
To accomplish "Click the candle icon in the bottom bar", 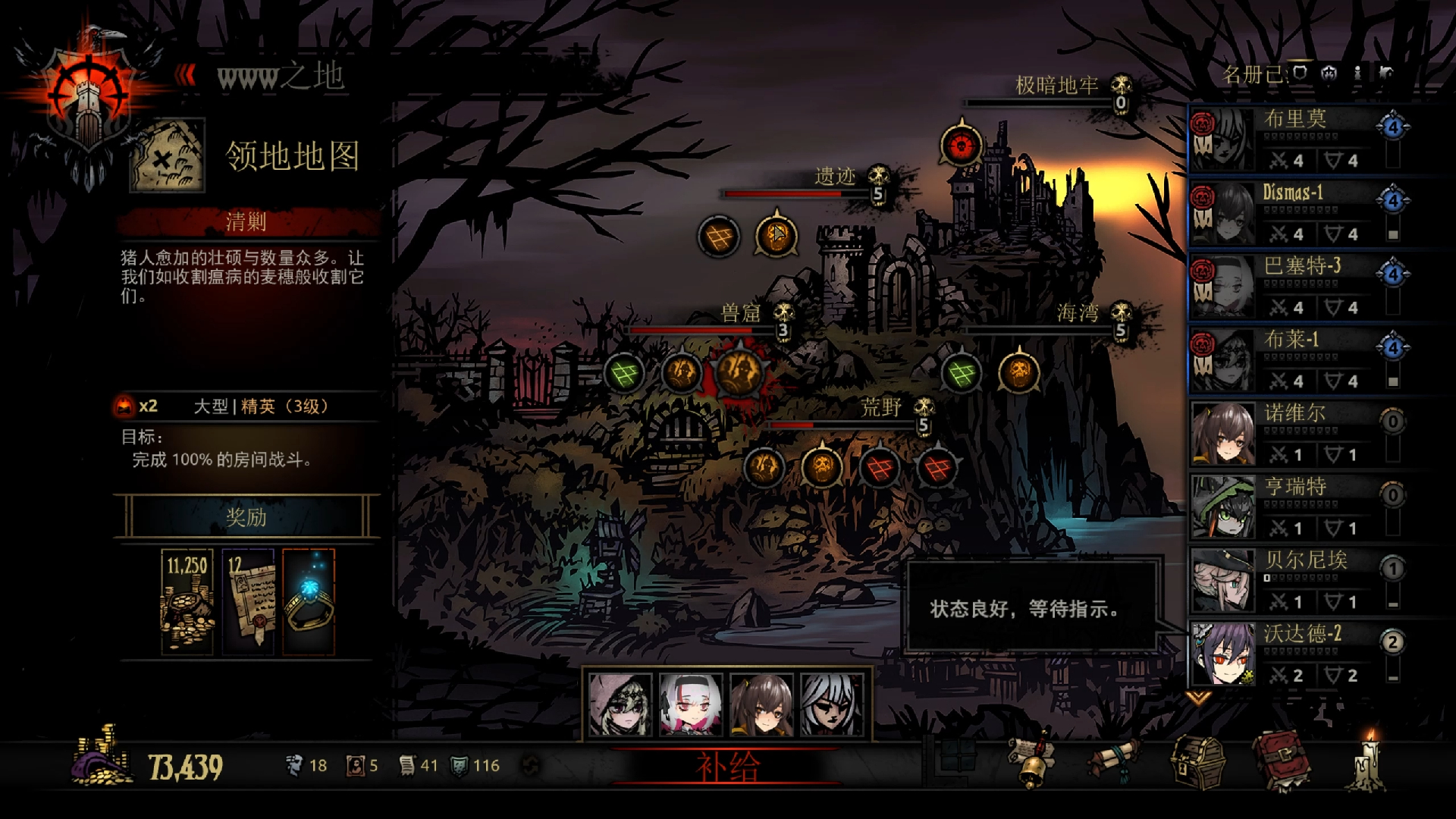I will click(x=1370, y=761).
